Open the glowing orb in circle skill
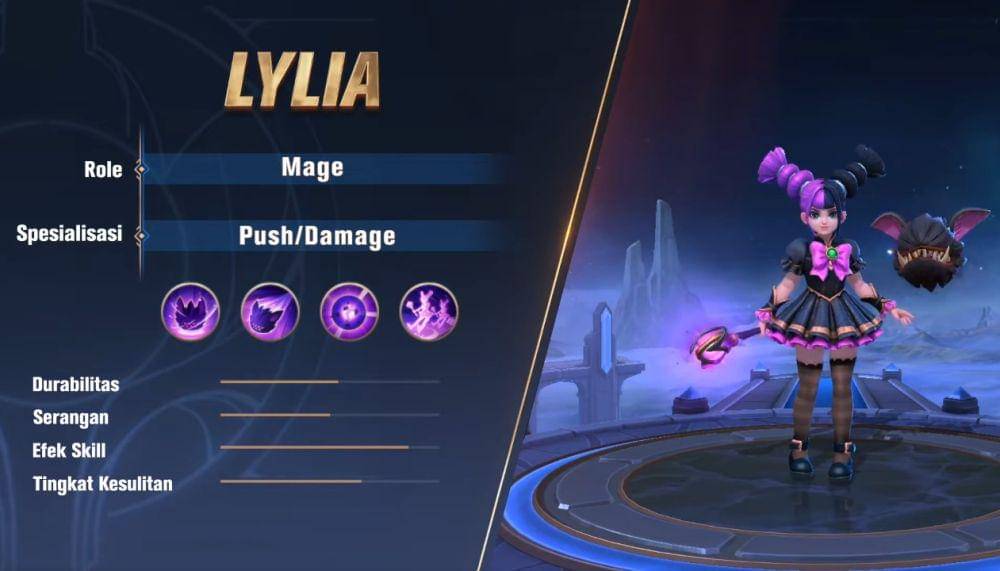The width and height of the screenshot is (1000, 571). [x=349, y=311]
